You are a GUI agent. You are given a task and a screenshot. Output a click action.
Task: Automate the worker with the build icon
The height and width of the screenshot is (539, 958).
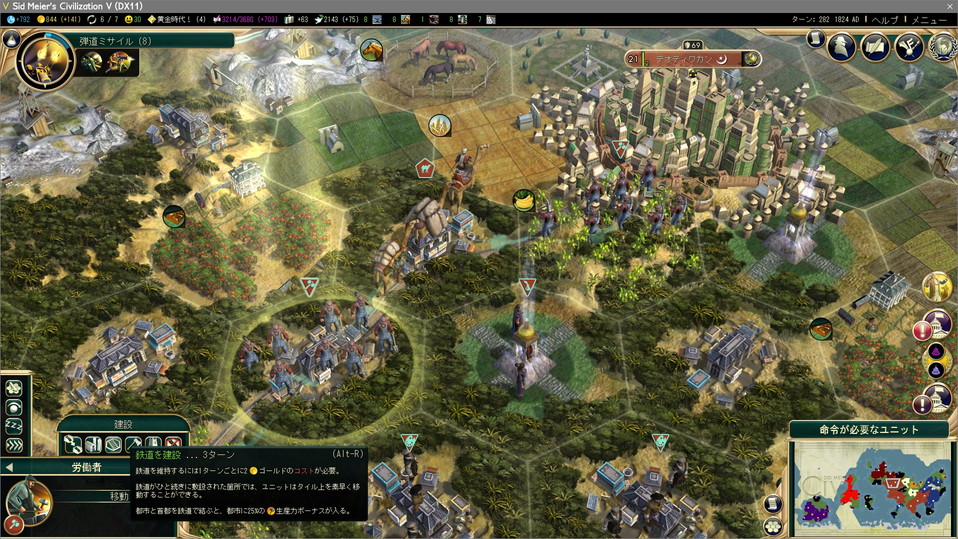(x=72, y=444)
